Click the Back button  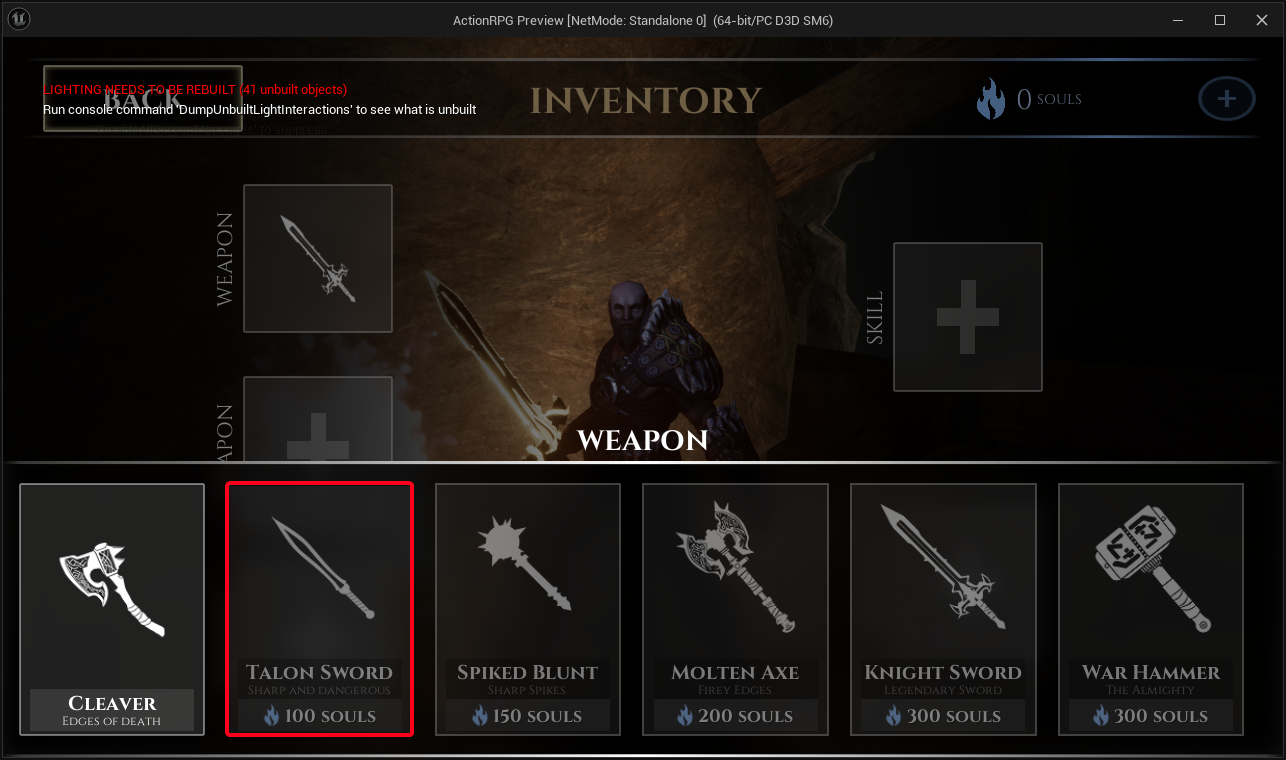[142, 97]
